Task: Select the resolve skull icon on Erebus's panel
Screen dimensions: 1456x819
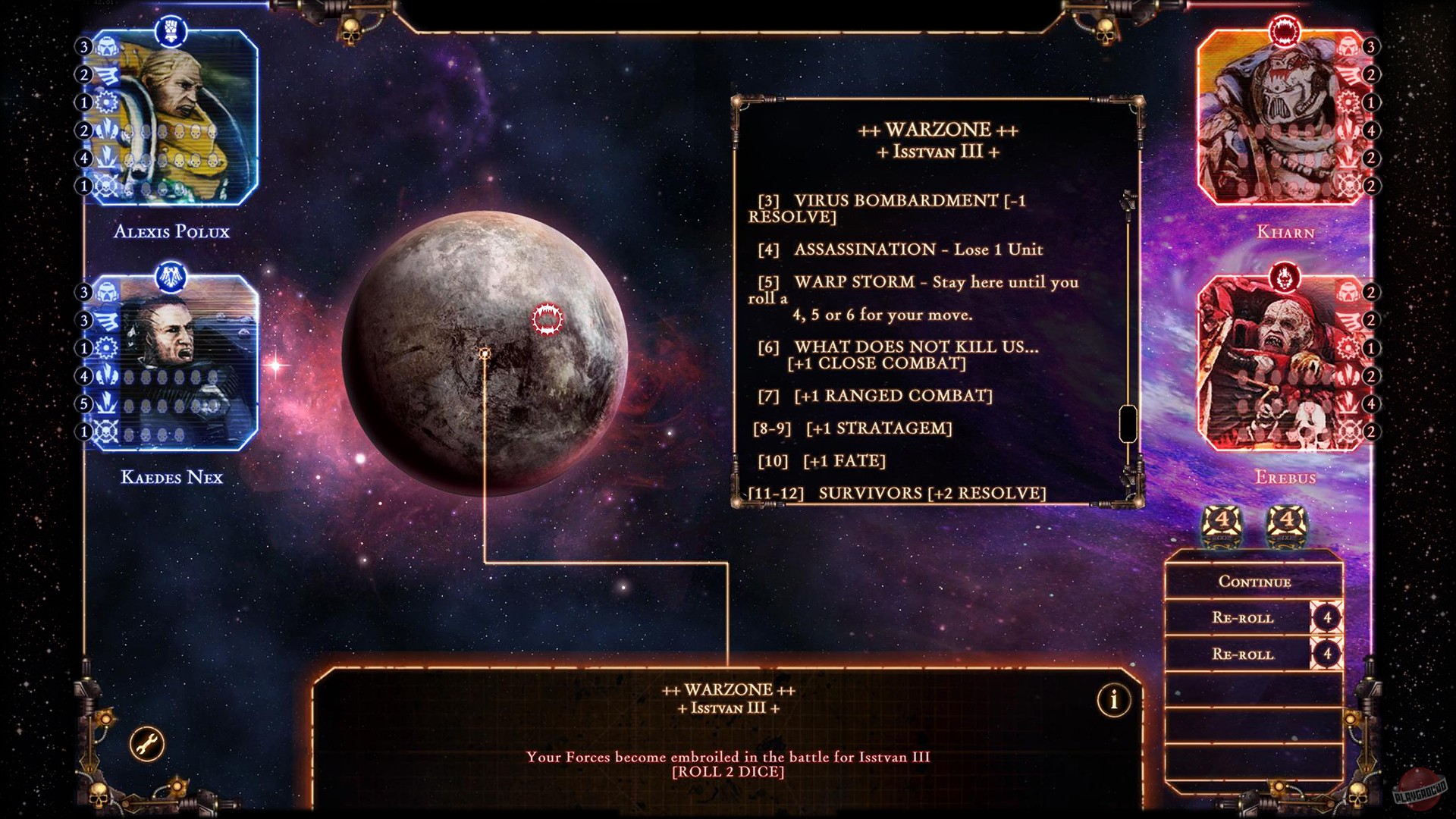Action: (x=1348, y=428)
